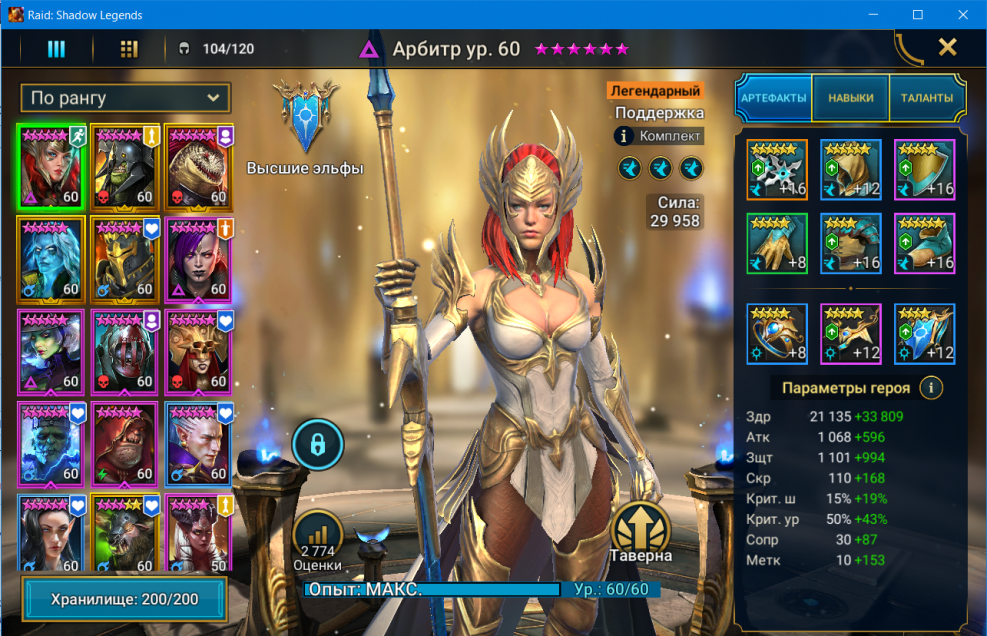Screen dimensions: 987x636
Task: Open the Хранилище 200/200 storage
Action: tap(124, 600)
